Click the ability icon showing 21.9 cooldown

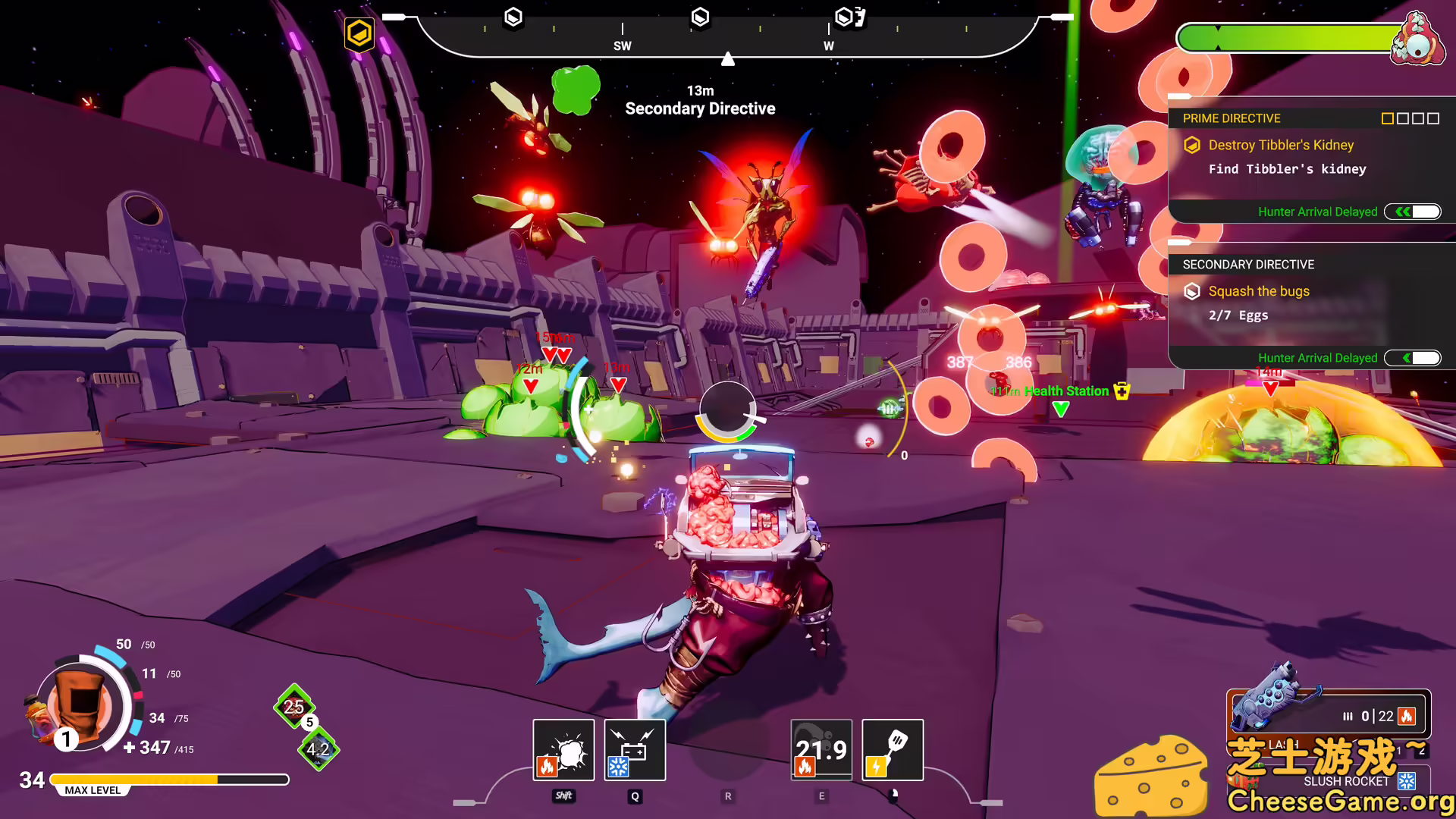821,749
